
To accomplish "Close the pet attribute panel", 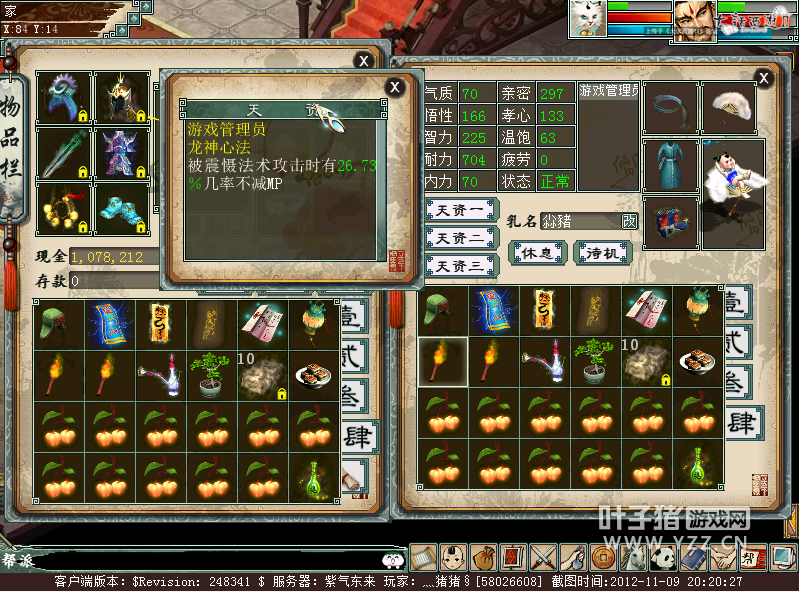I will click(764, 78).
